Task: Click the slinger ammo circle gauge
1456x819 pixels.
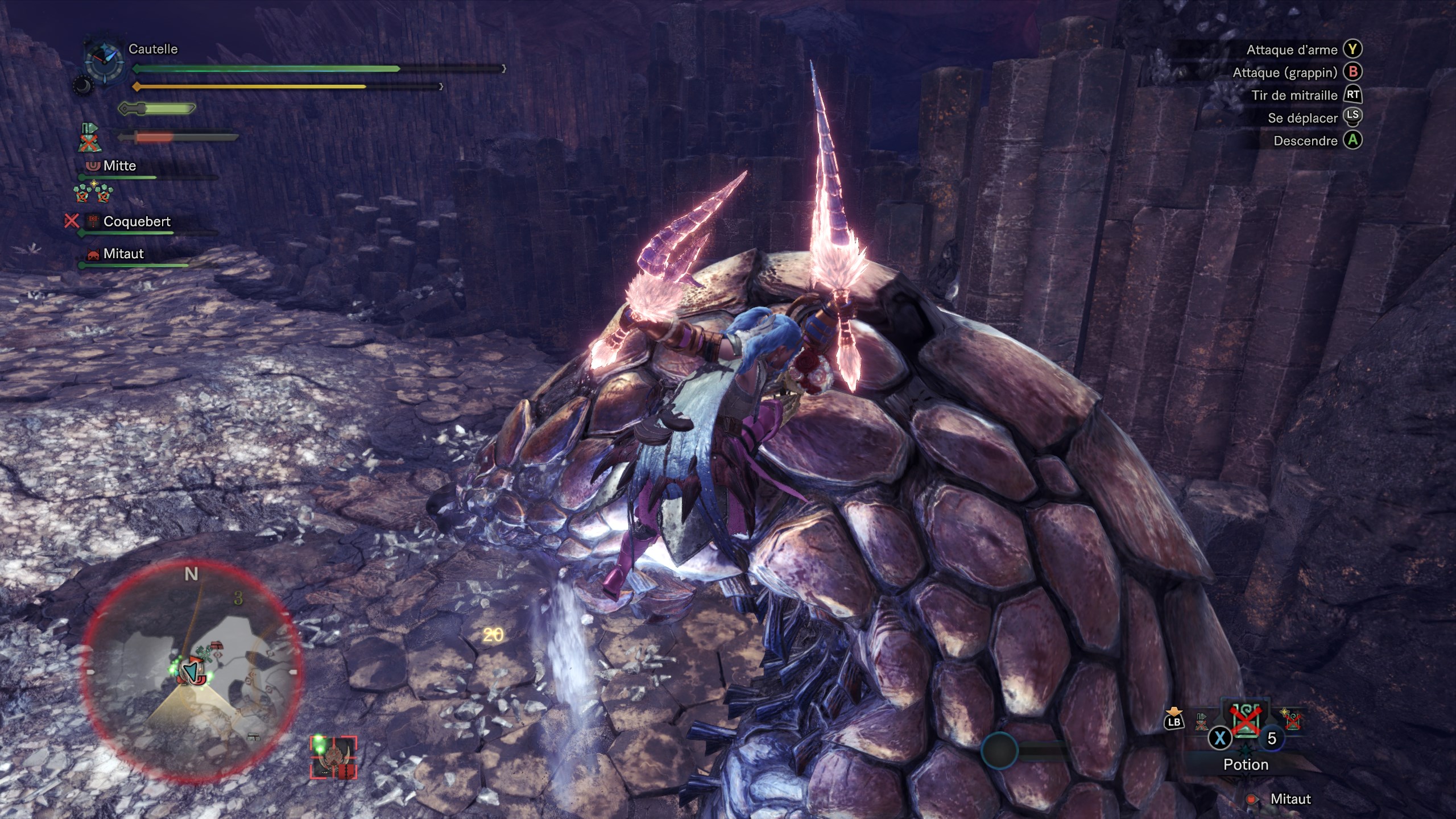Action: (999, 751)
